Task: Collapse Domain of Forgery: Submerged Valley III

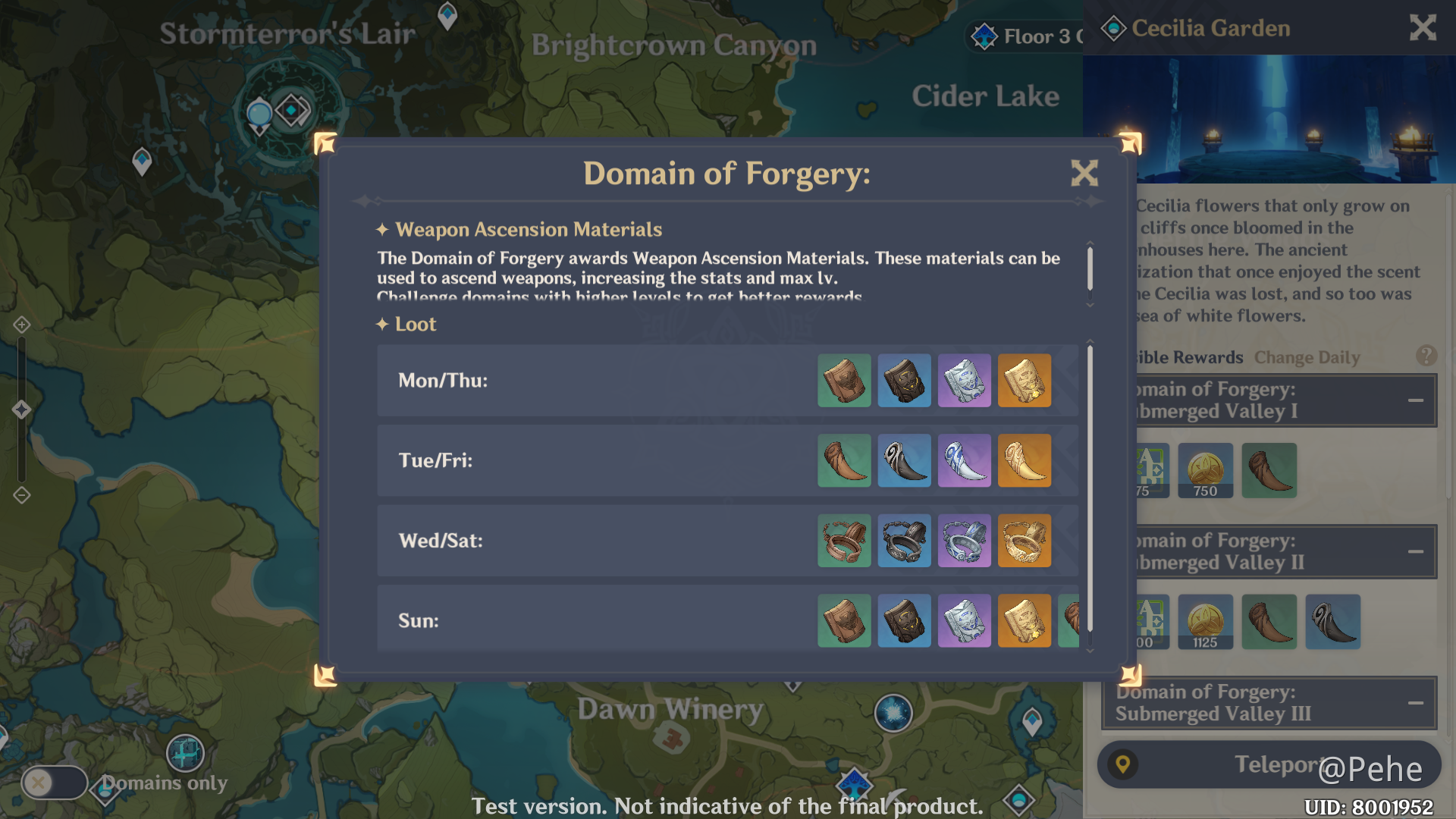Action: tap(1415, 703)
